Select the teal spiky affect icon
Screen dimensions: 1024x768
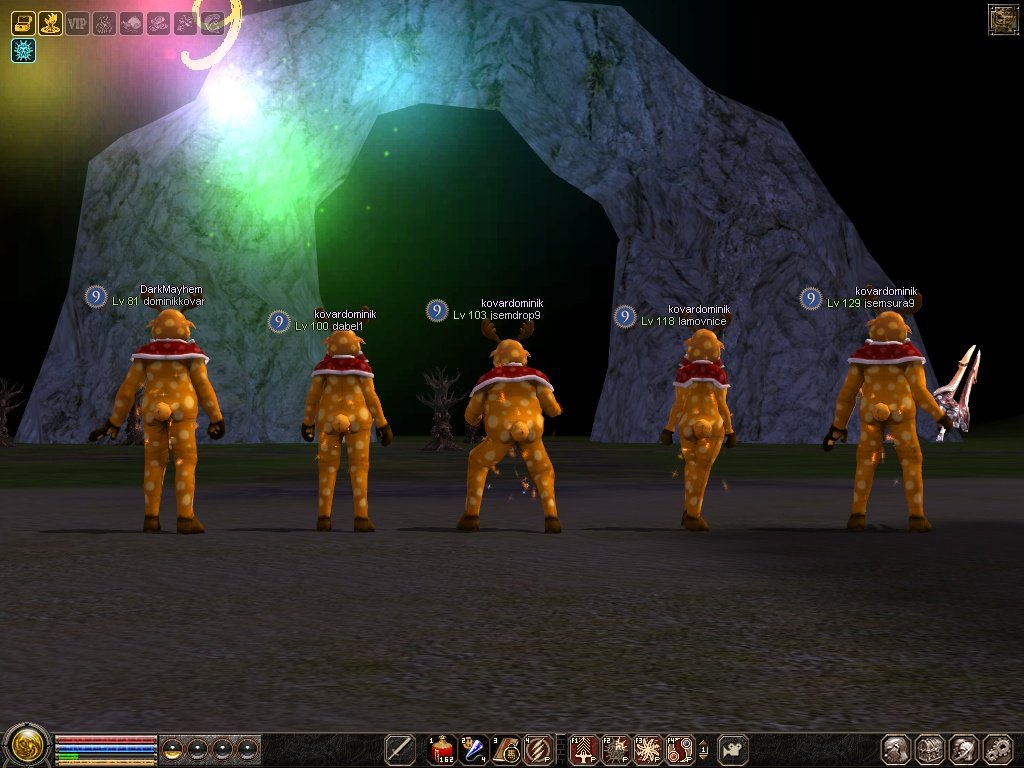23,50
